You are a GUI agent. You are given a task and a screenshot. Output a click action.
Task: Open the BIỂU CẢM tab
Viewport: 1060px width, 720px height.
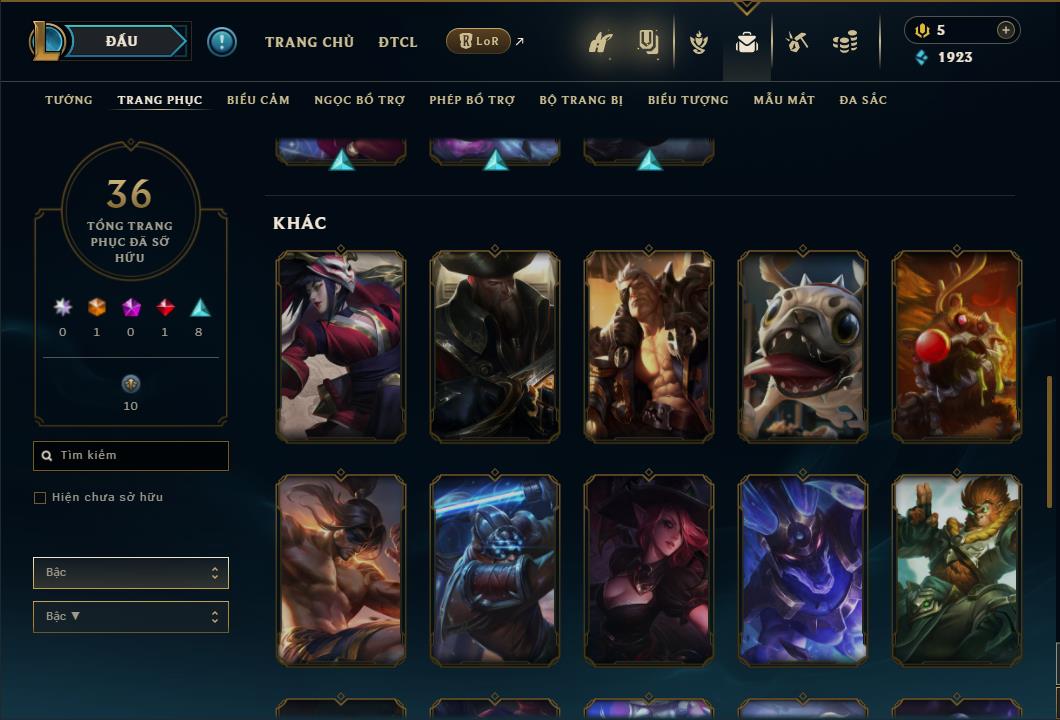click(x=258, y=100)
